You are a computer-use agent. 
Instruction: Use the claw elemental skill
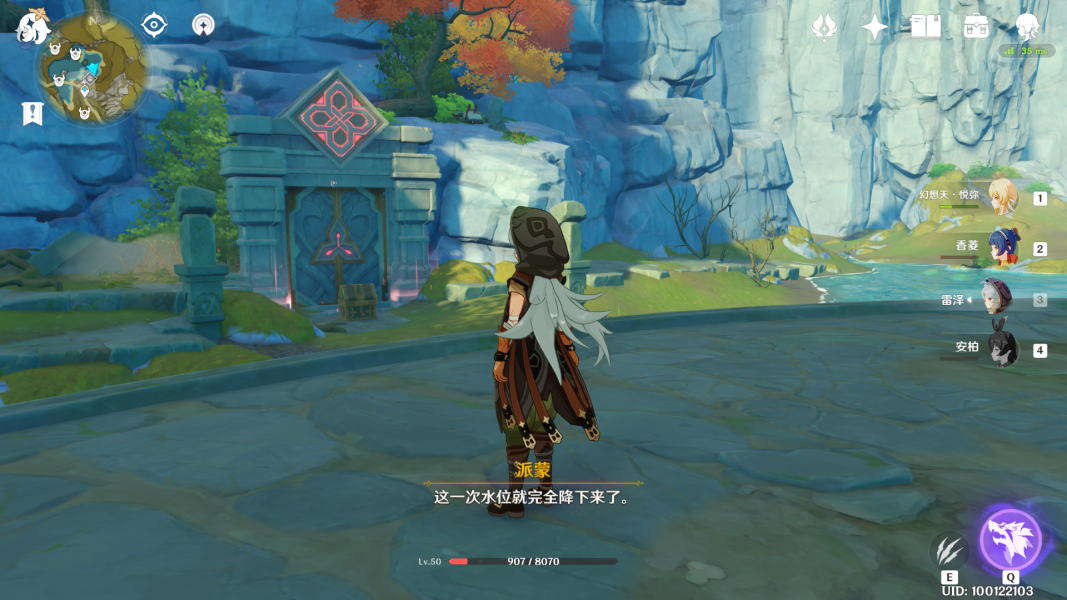949,551
